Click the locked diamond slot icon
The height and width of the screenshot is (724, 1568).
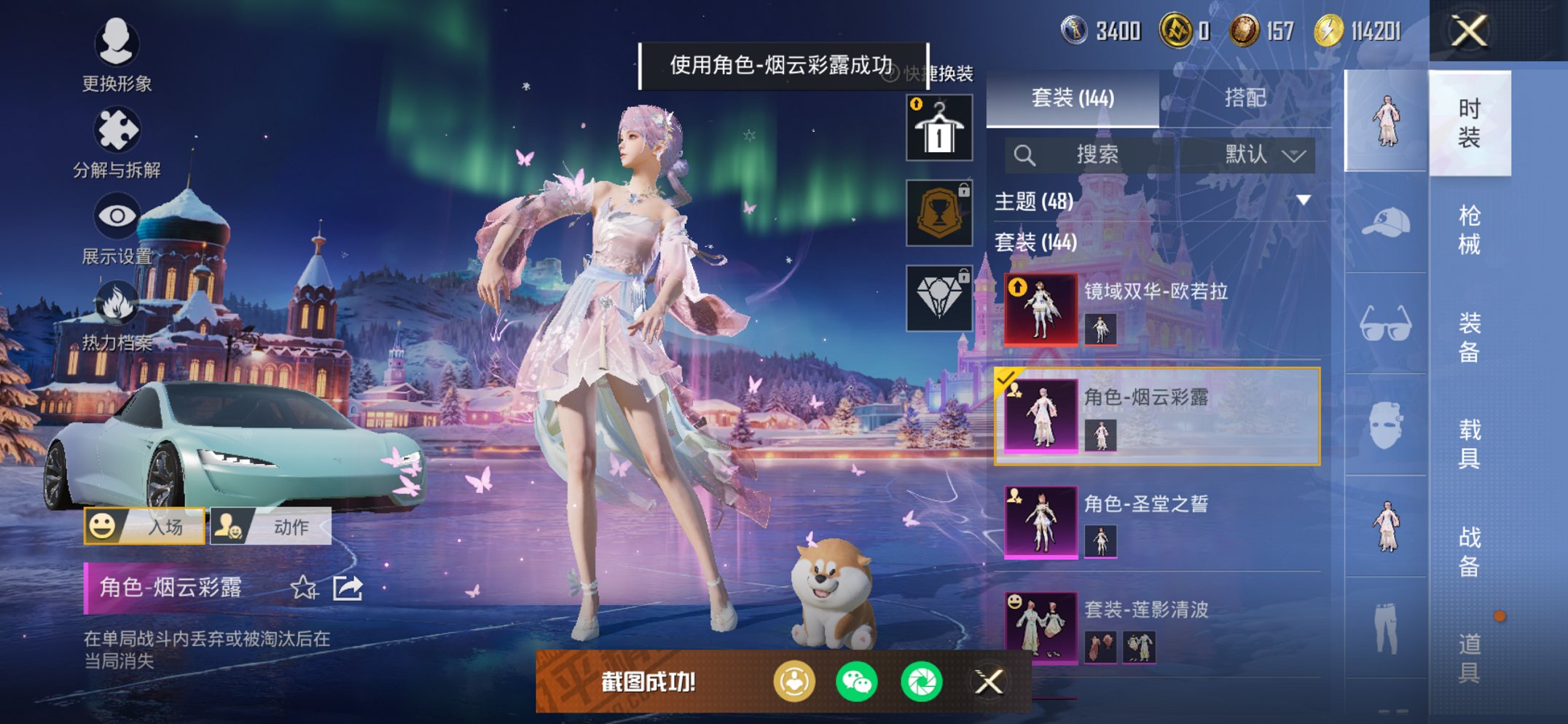click(938, 297)
